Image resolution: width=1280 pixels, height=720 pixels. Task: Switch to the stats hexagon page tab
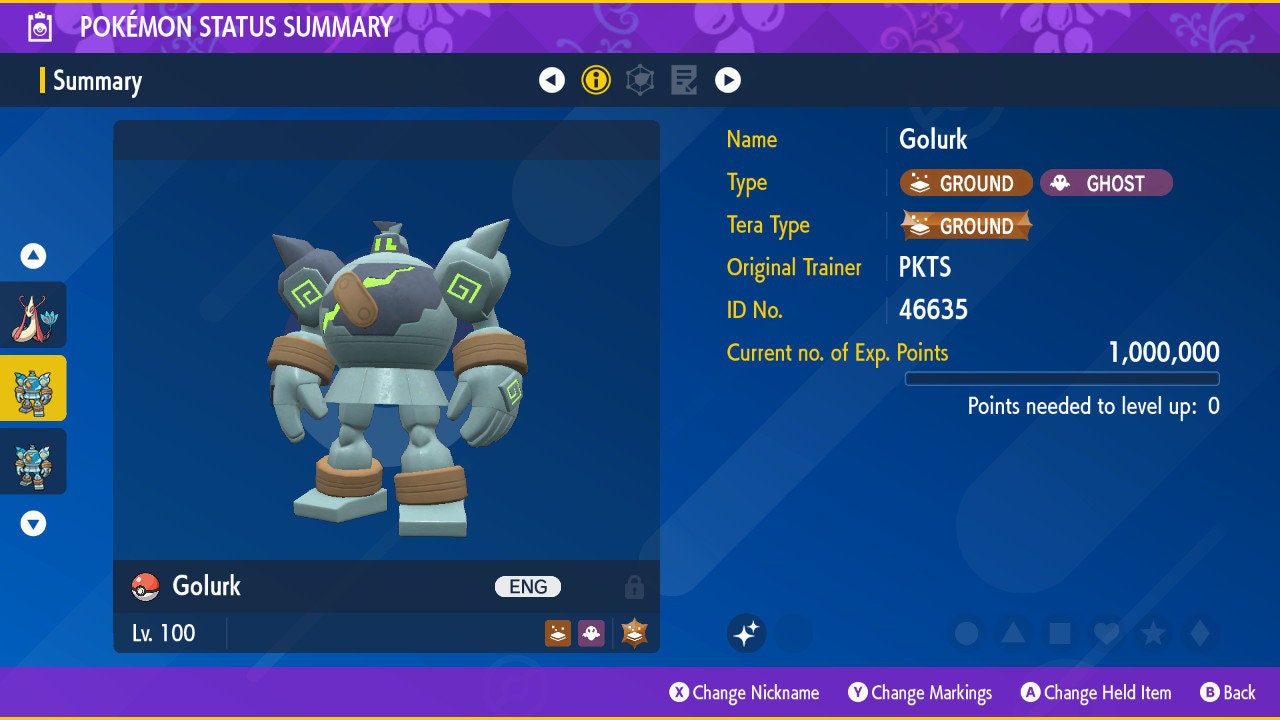coord(640,80)
